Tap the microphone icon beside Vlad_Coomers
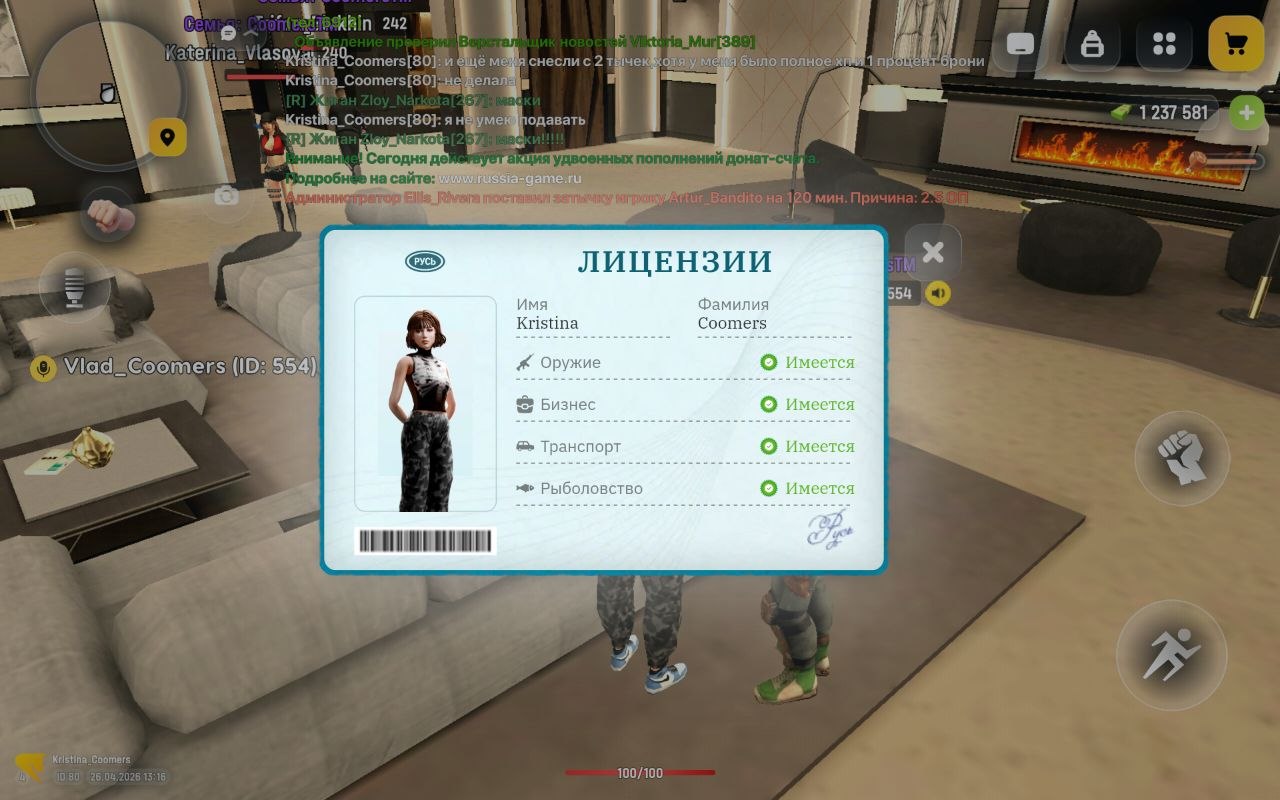The image size is (1280, 800). [x=43, y=368]
